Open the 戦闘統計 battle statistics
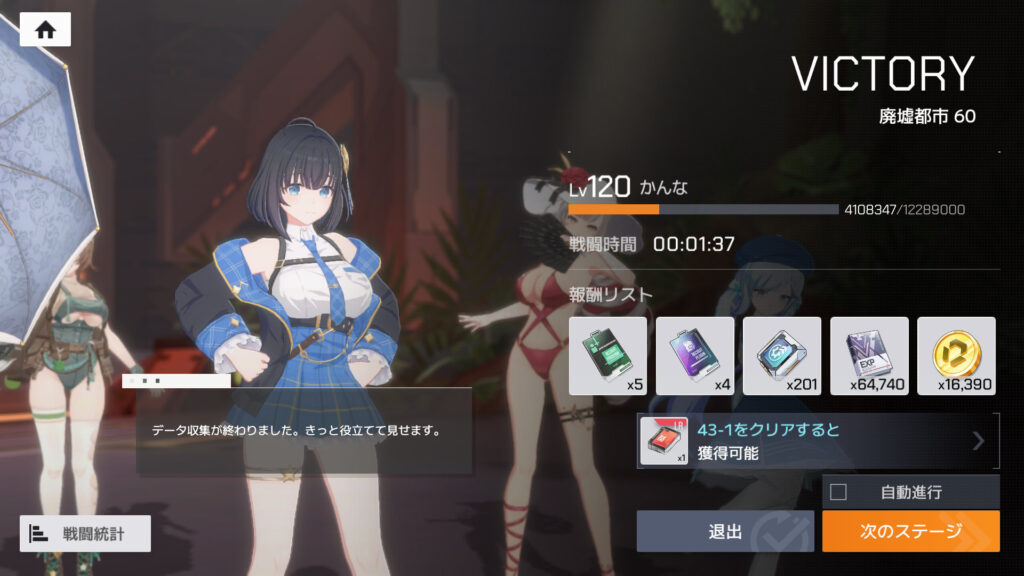This screenshot has height=576, width=1024. (x=85, y=534)
